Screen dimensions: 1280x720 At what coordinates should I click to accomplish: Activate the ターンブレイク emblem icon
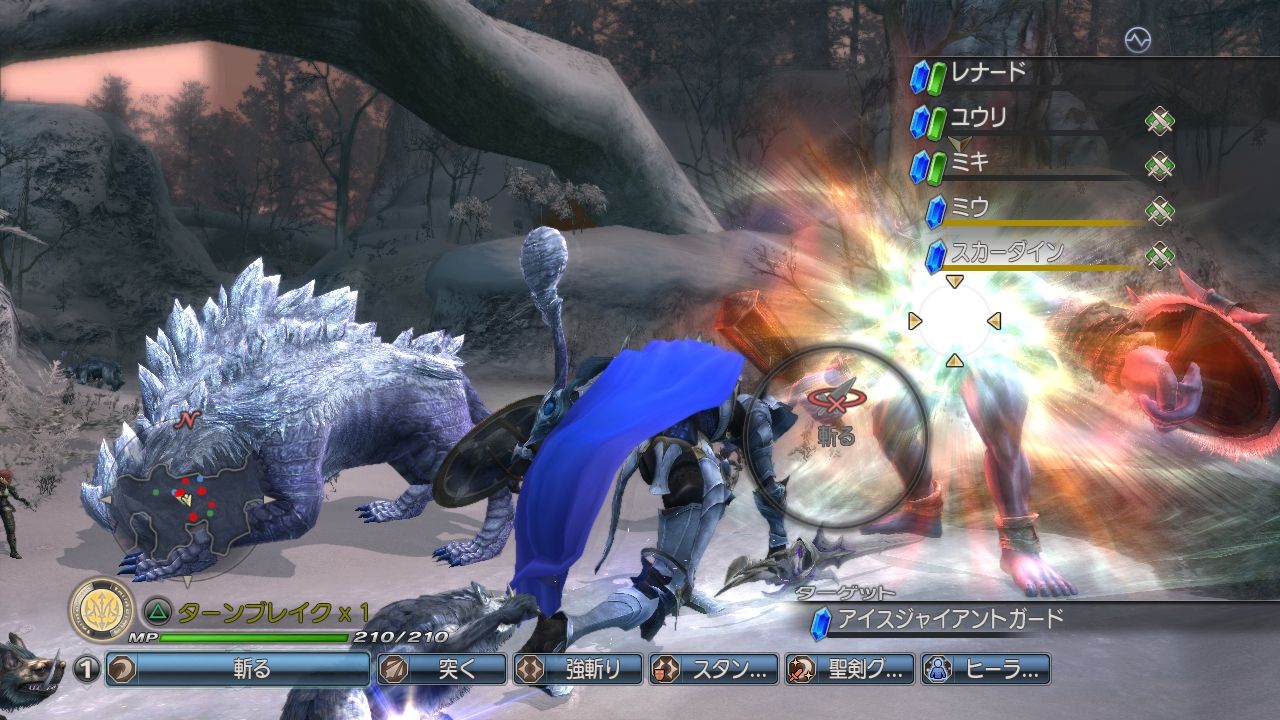101,609
